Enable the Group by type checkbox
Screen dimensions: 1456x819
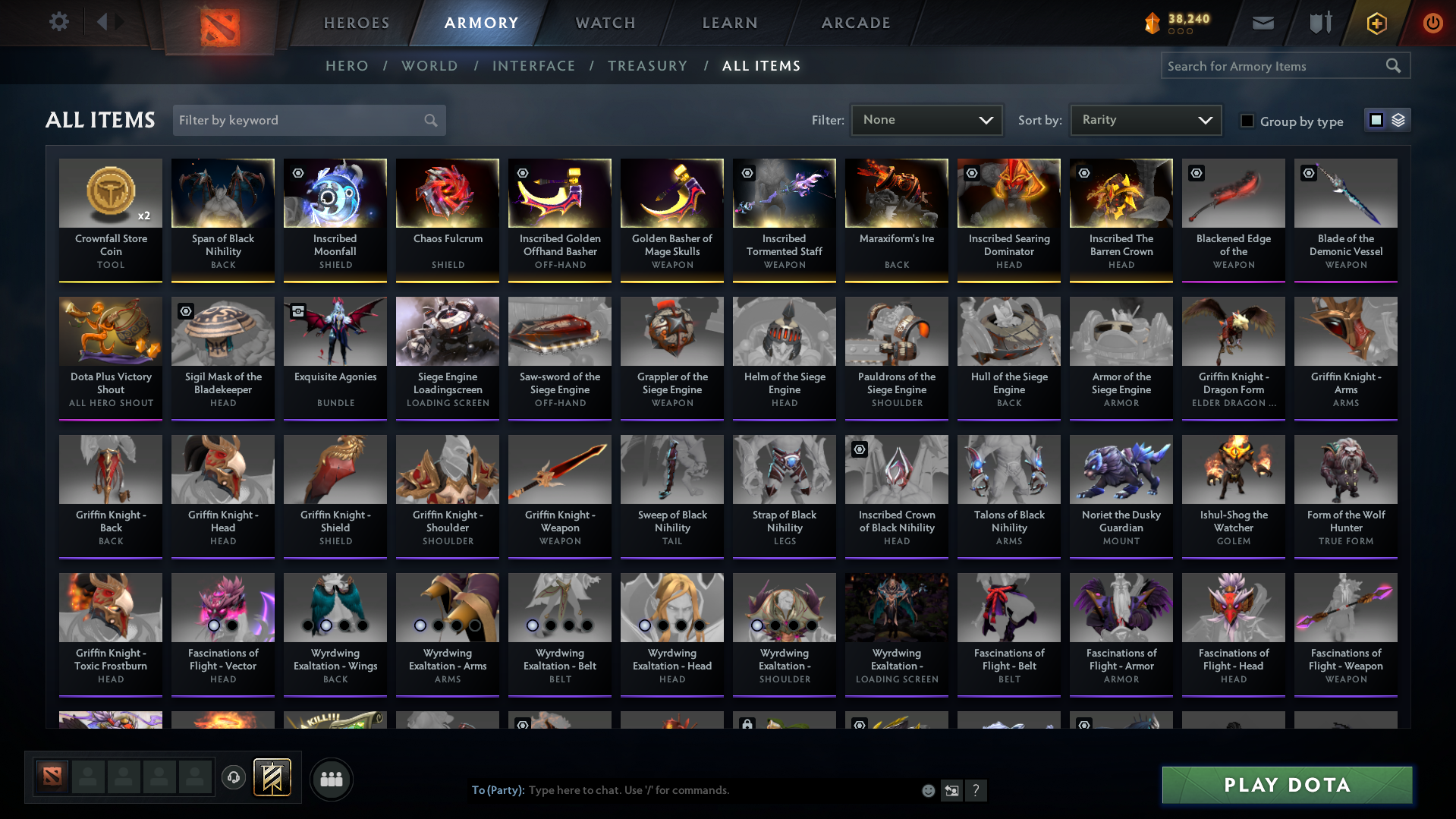coord(1247,121)
